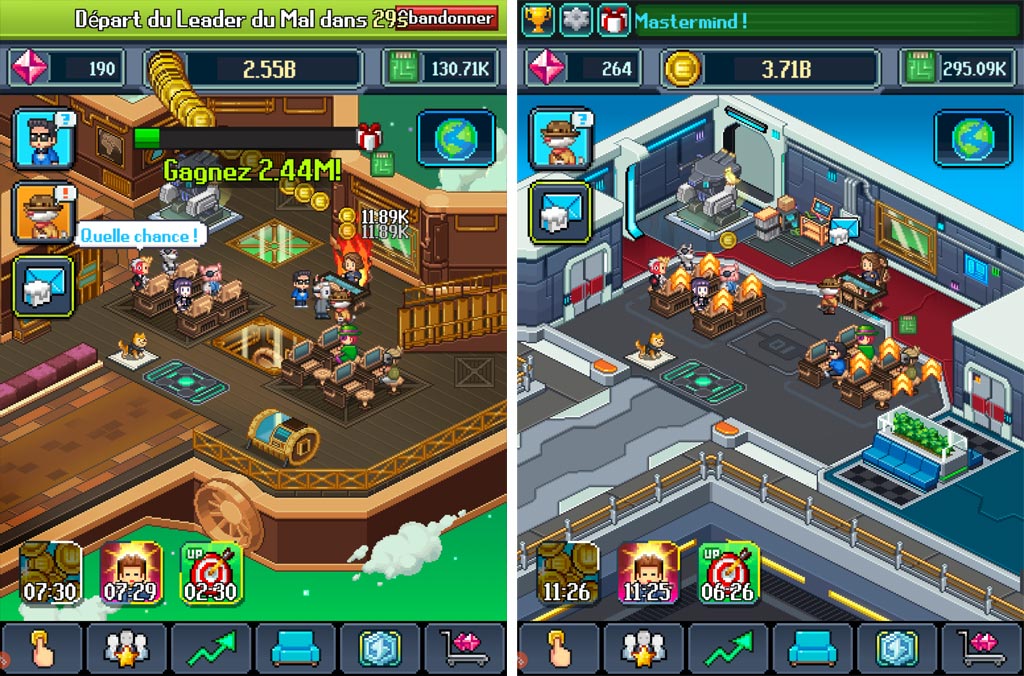1024x676 pixels.
Task: Select the cowboy portrait above the Quelle chance bubble
Action: pyautogui.click(x=43, y=212)
